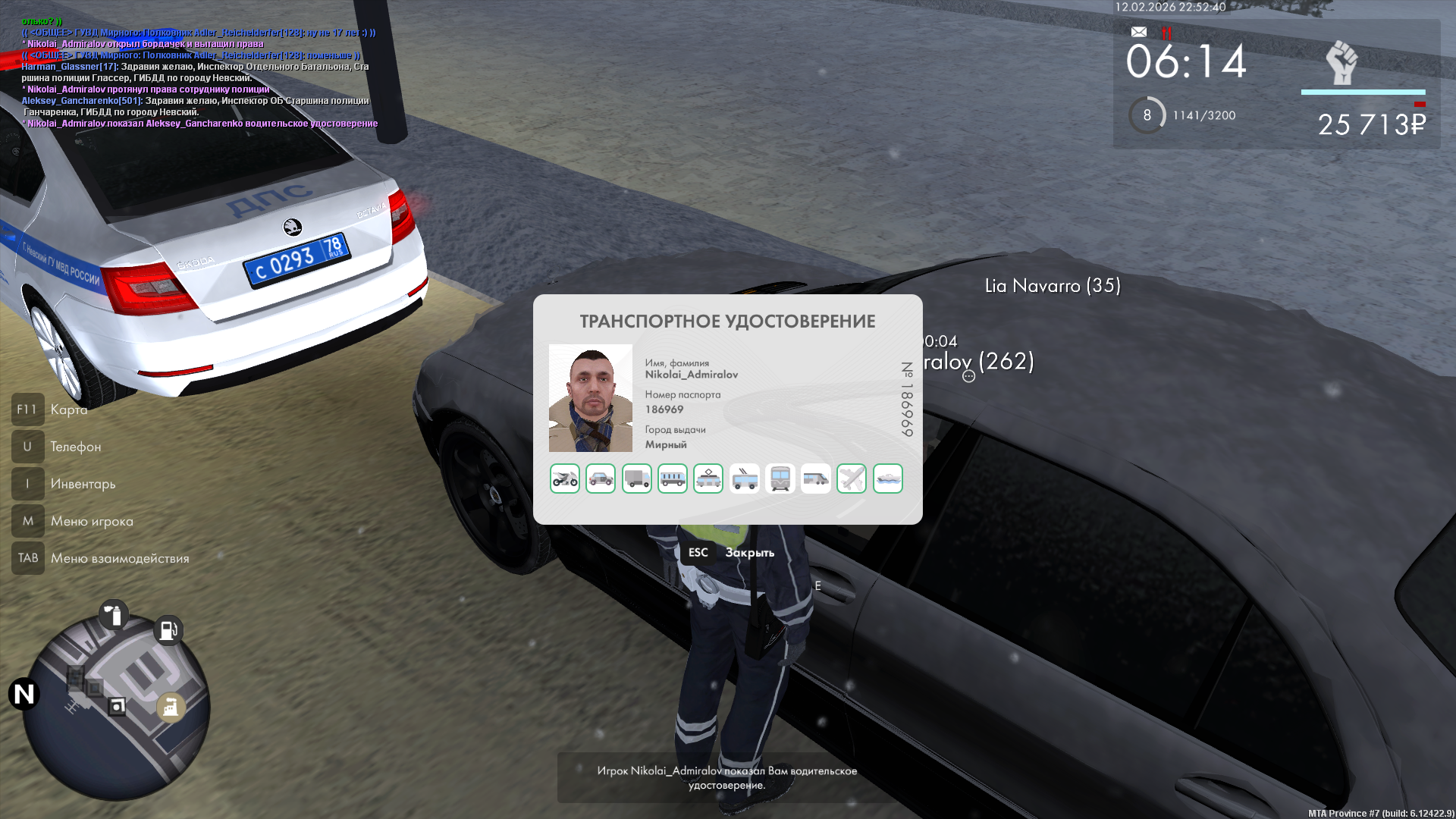Screen dimensions: 1456x819
Task: Select the passenger car license icon
Action: 601,479
